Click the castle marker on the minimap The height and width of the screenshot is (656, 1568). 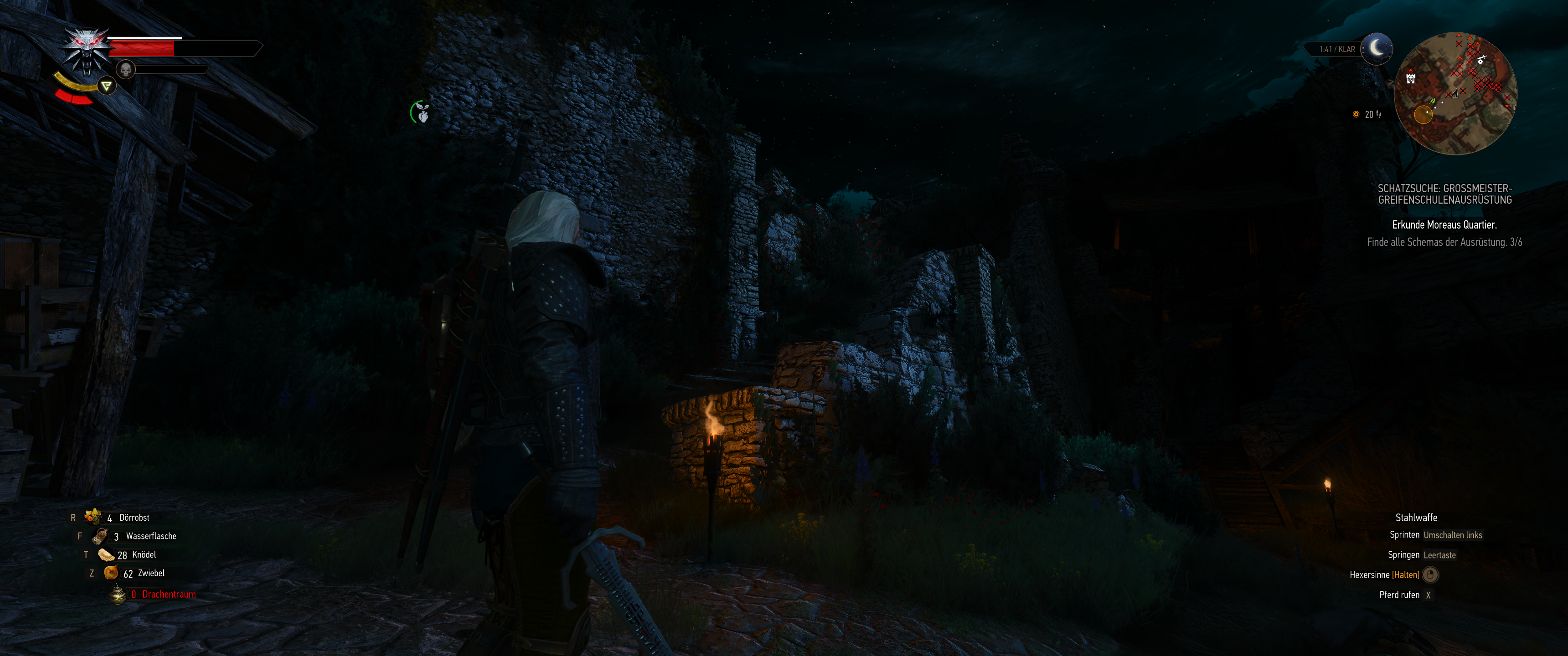1411,79
